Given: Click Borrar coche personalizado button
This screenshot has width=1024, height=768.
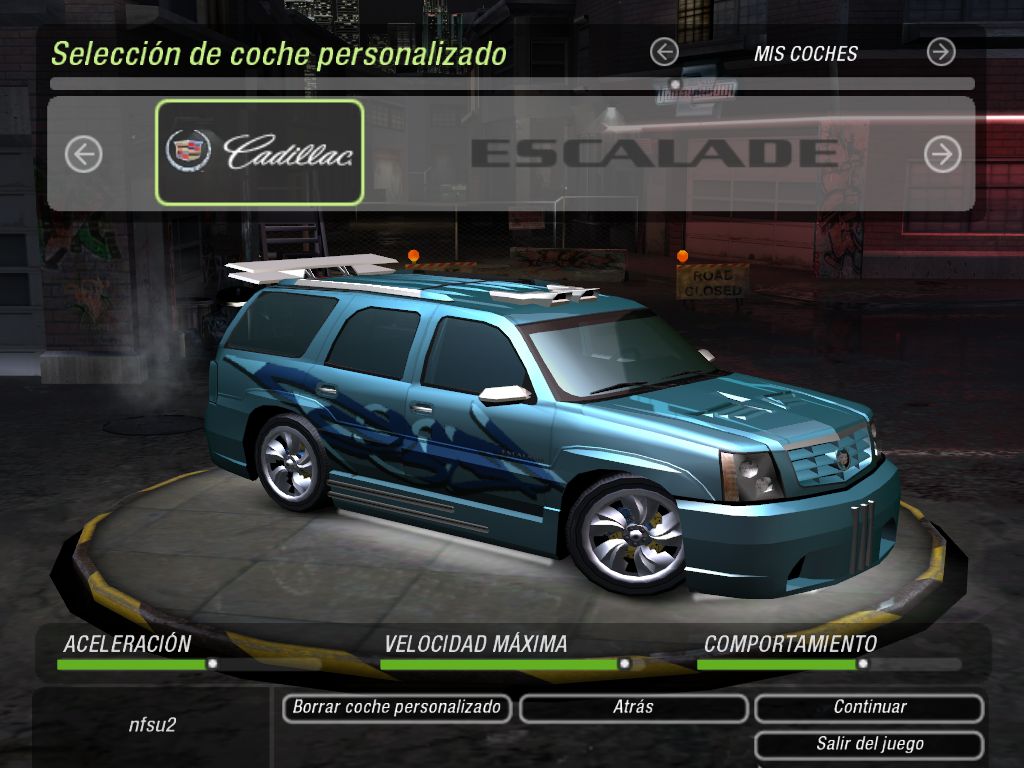Looking at the screenshot, I should [397, 708].
